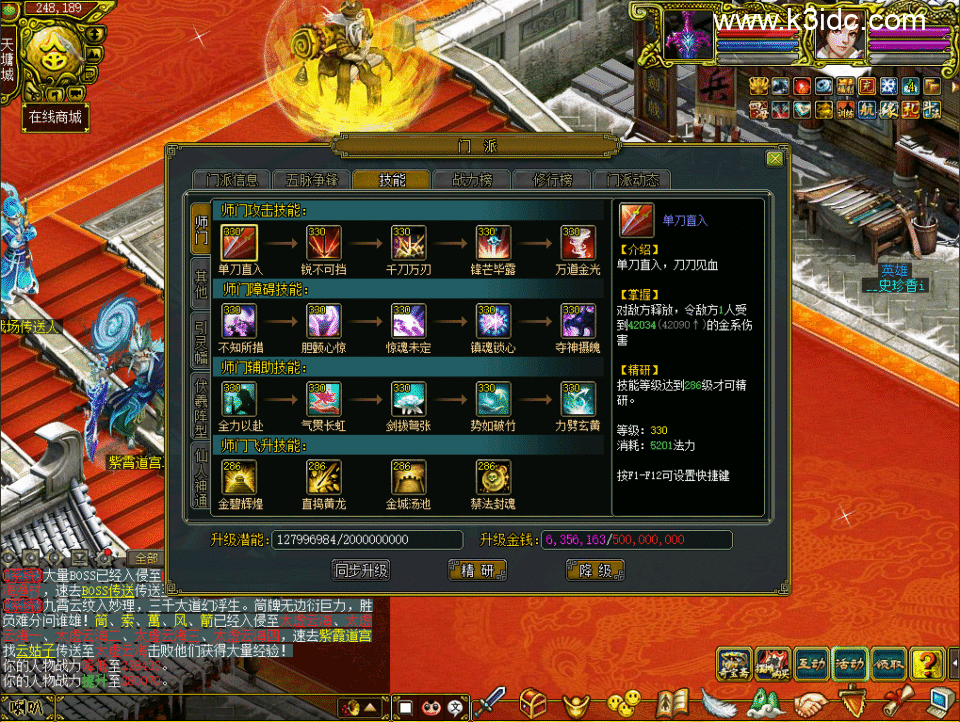Open the 五脉争锋 tab
The width and height of the screenshot is (960, 722).
[311, 180]
